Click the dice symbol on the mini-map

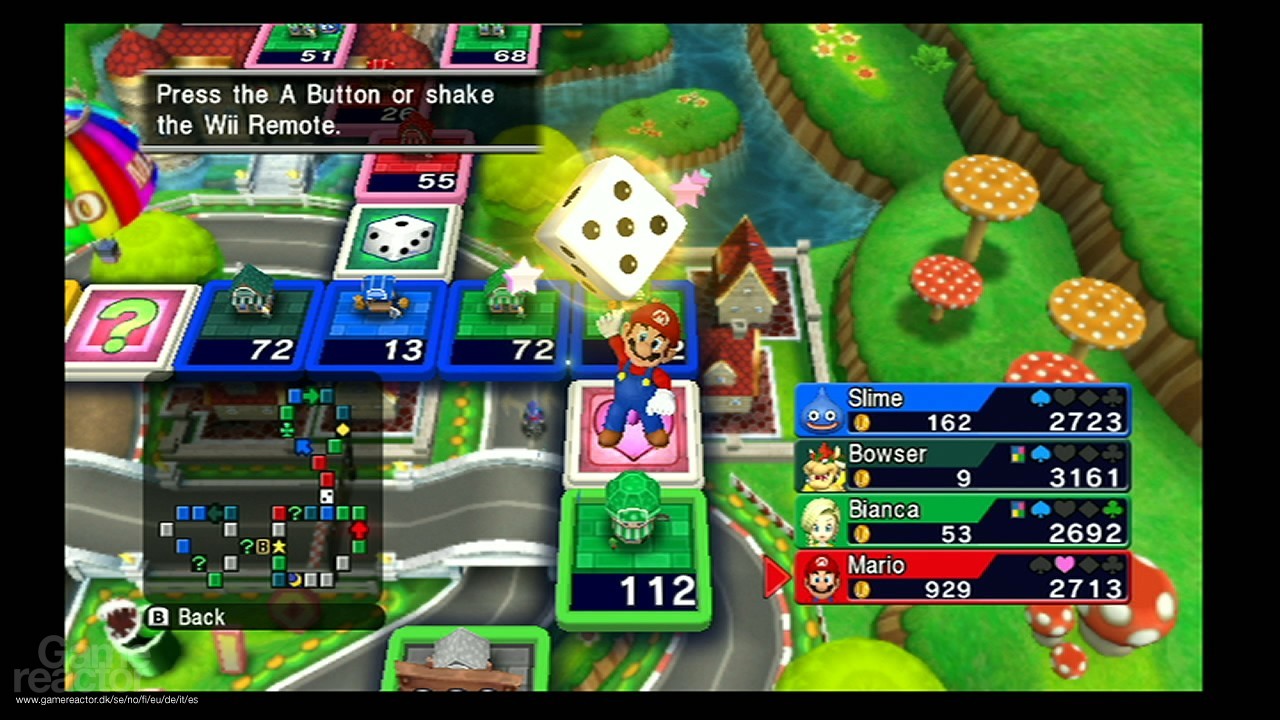click(325, 497)
